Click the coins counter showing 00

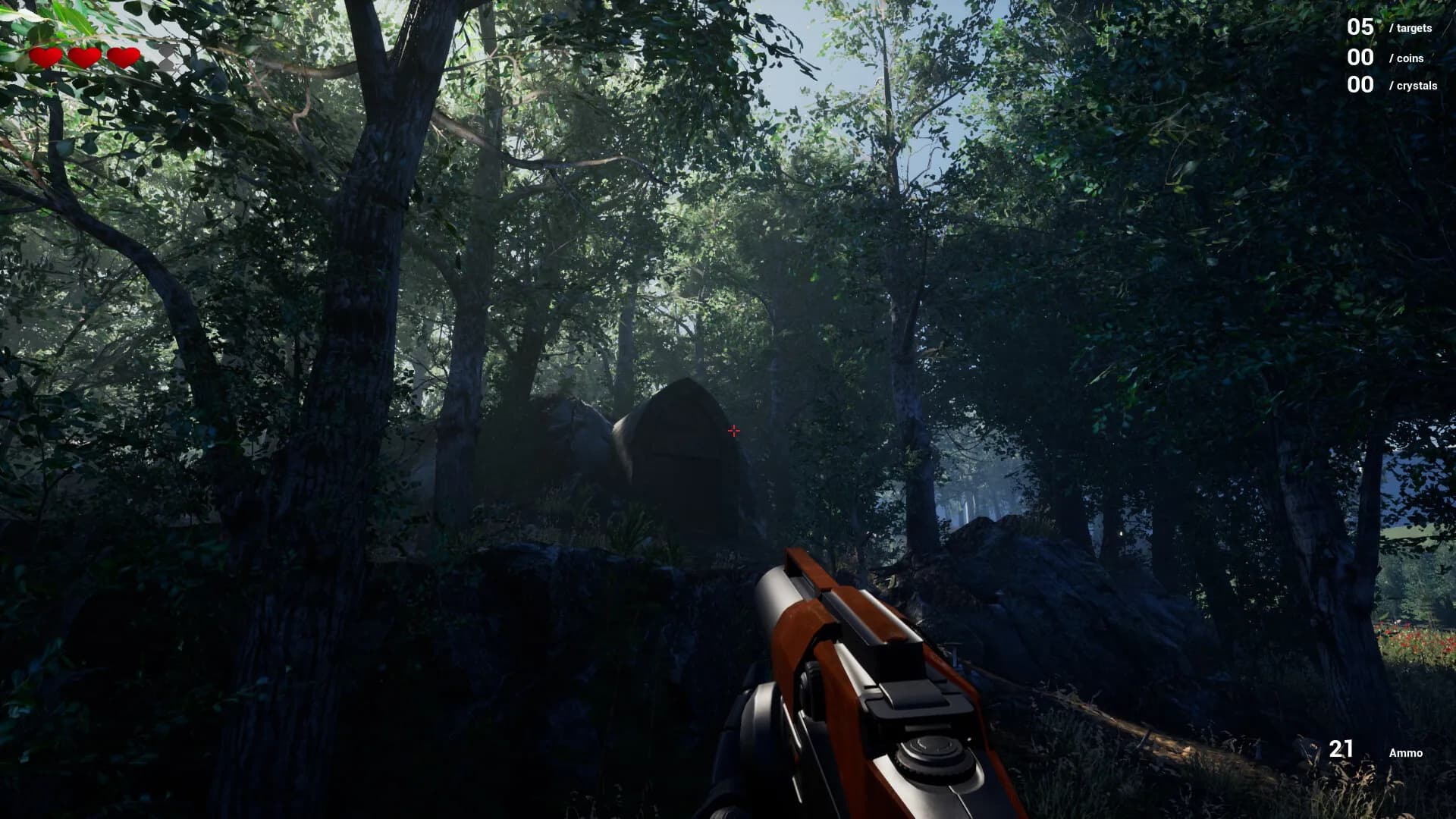1360,57
